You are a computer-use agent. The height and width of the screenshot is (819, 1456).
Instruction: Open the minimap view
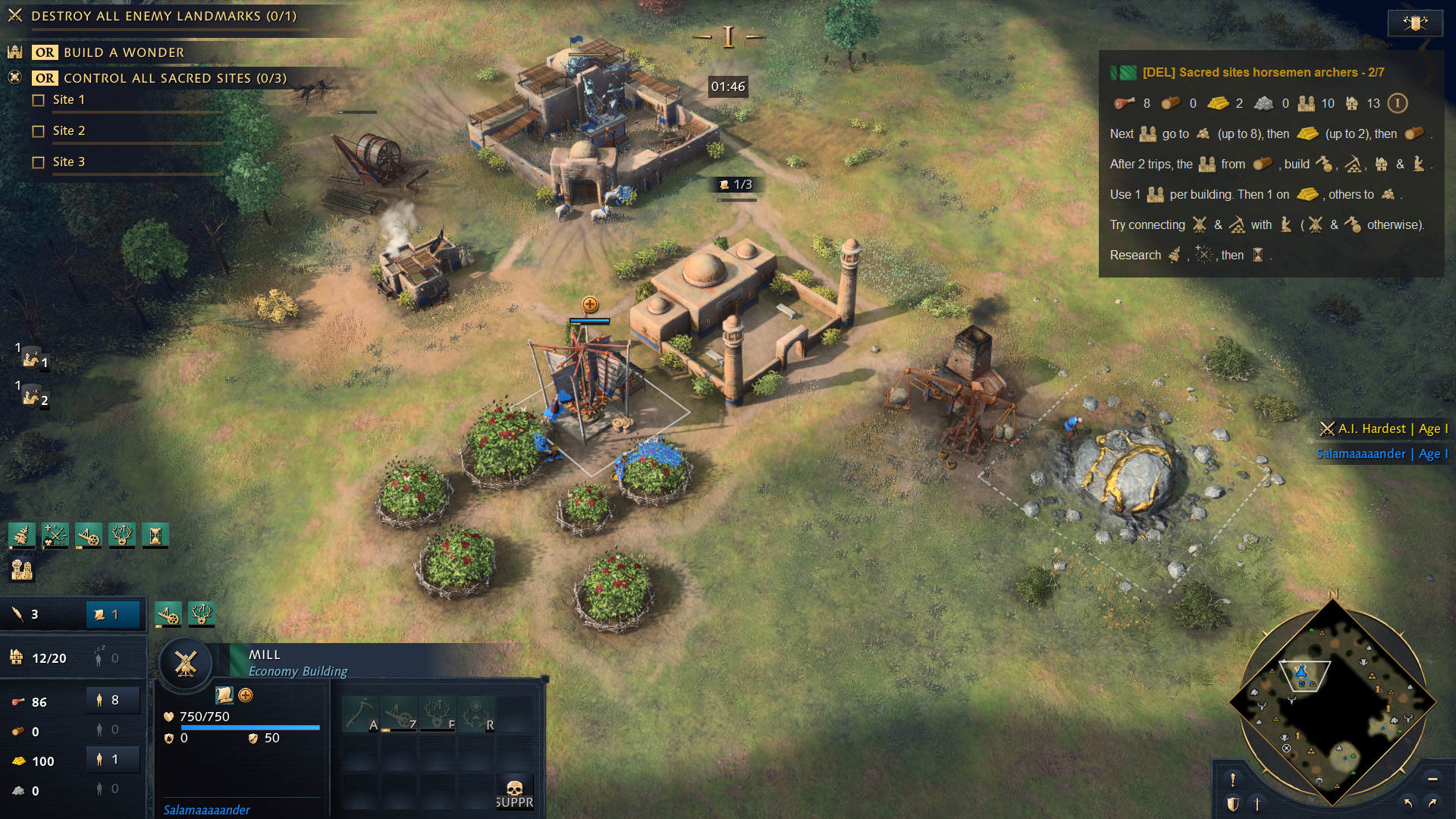click(x=1332, y=701)
